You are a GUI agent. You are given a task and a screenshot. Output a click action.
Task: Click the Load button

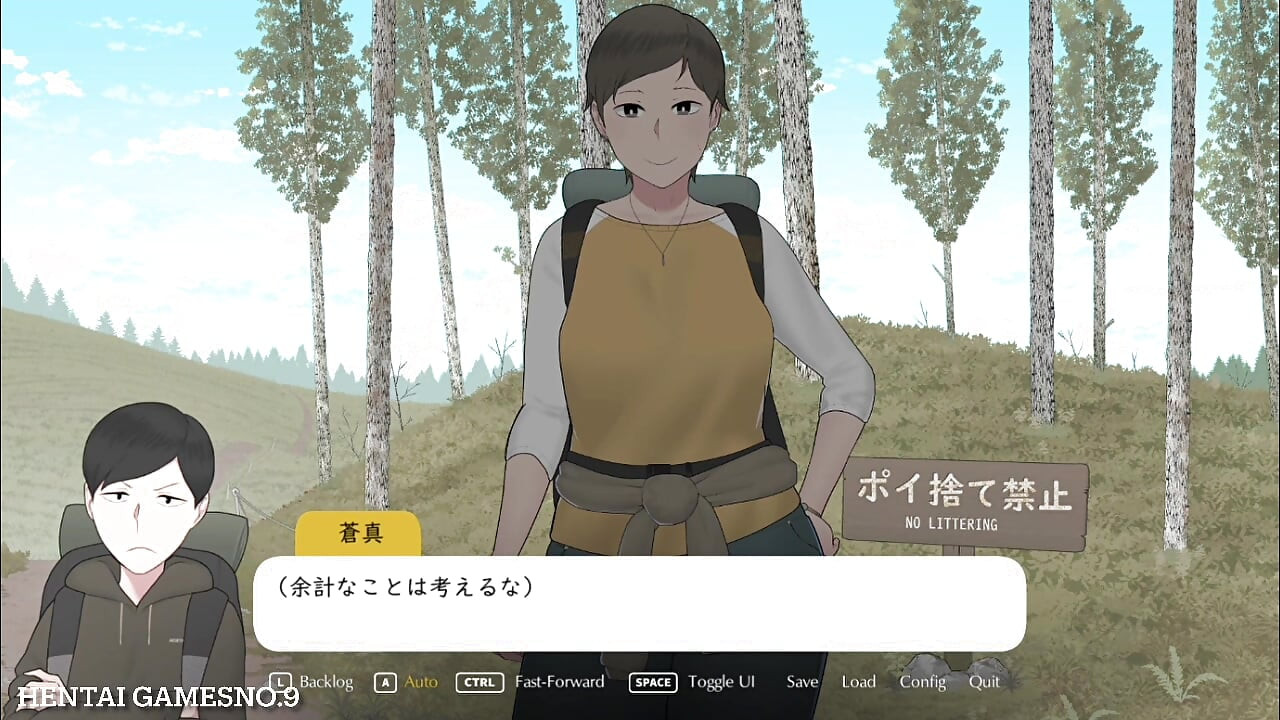coord(859,682)
